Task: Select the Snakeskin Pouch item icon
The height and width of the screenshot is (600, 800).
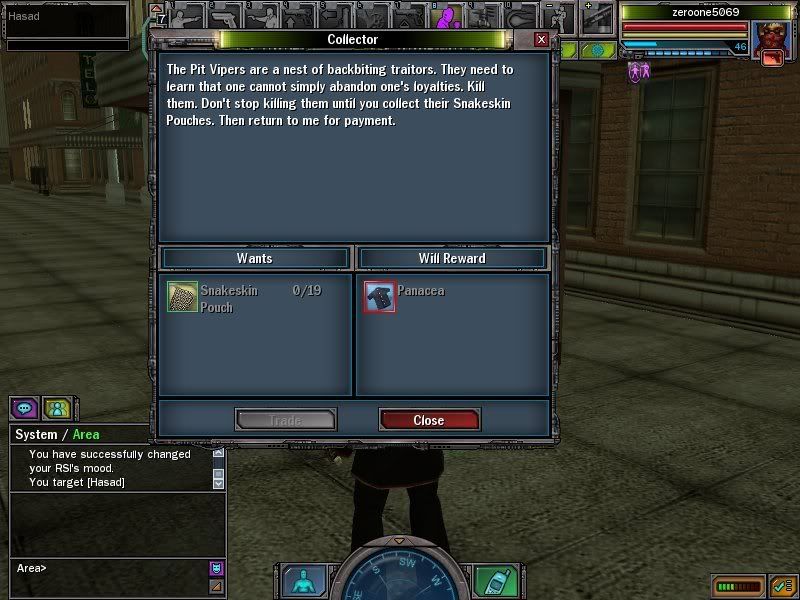Action: click(x=182, y=297)
